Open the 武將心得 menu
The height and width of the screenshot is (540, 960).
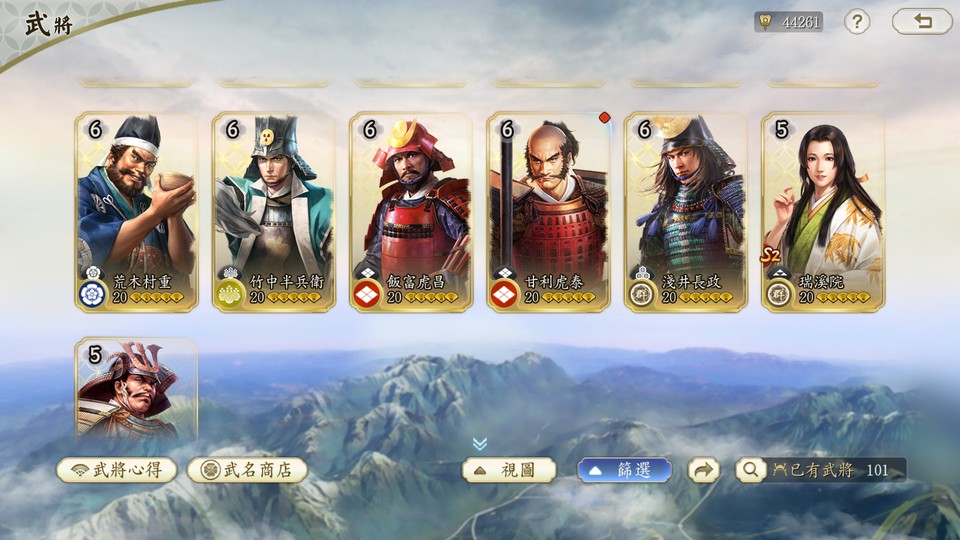point(117,470)
